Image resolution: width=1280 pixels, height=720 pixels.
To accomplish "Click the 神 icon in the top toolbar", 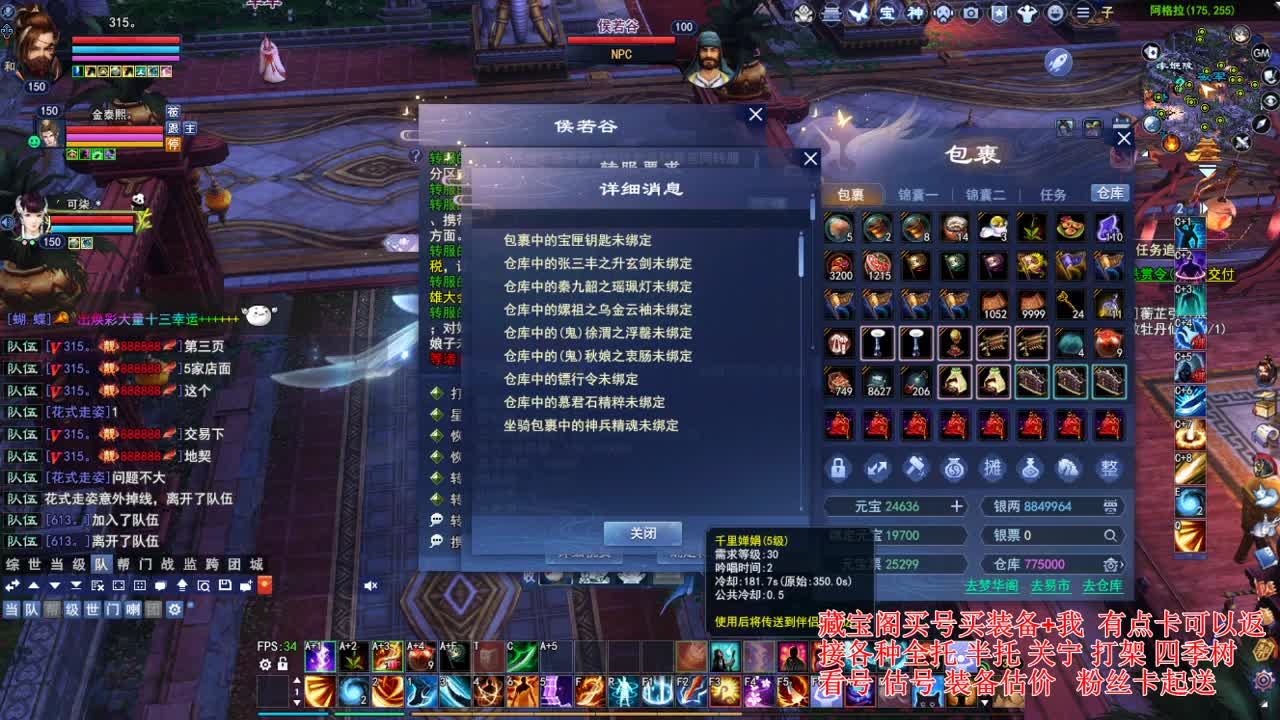I will point(917,12).
